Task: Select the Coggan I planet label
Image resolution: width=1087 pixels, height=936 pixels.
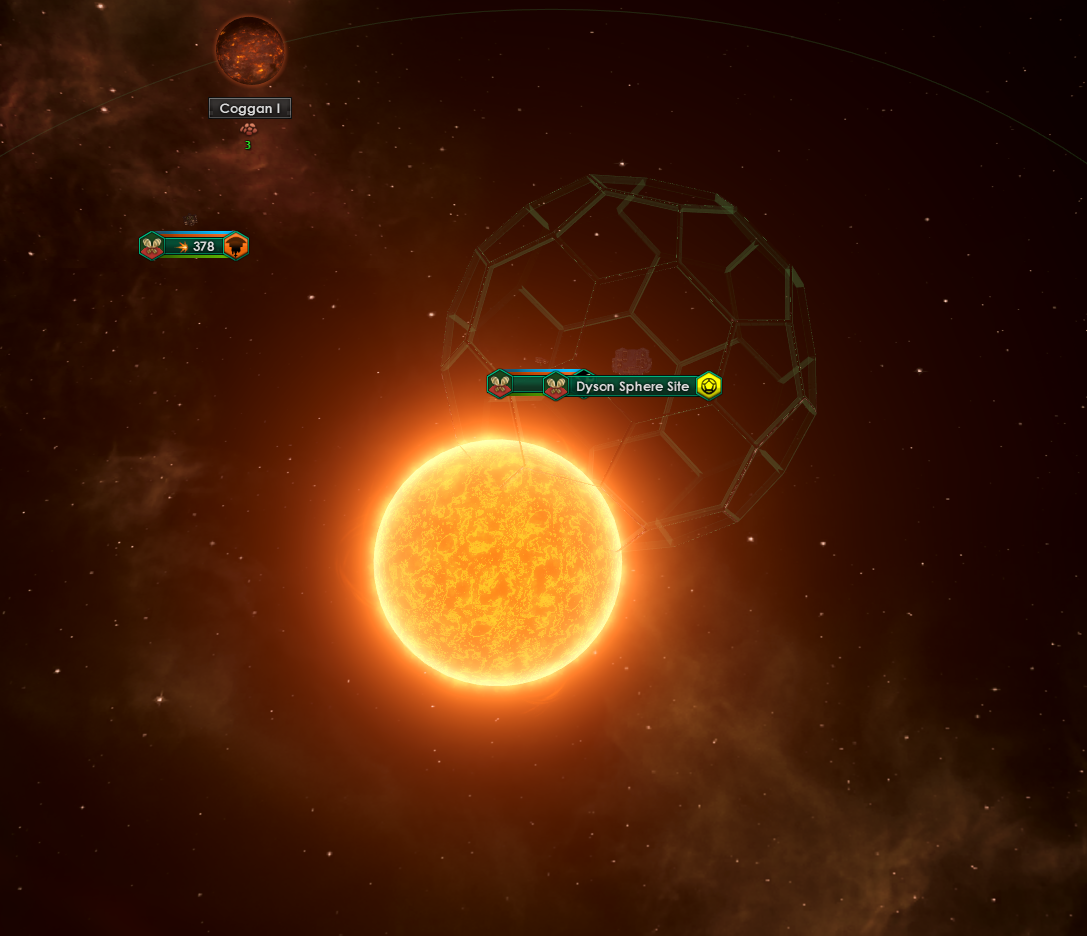Action: (x=250, y=108)
